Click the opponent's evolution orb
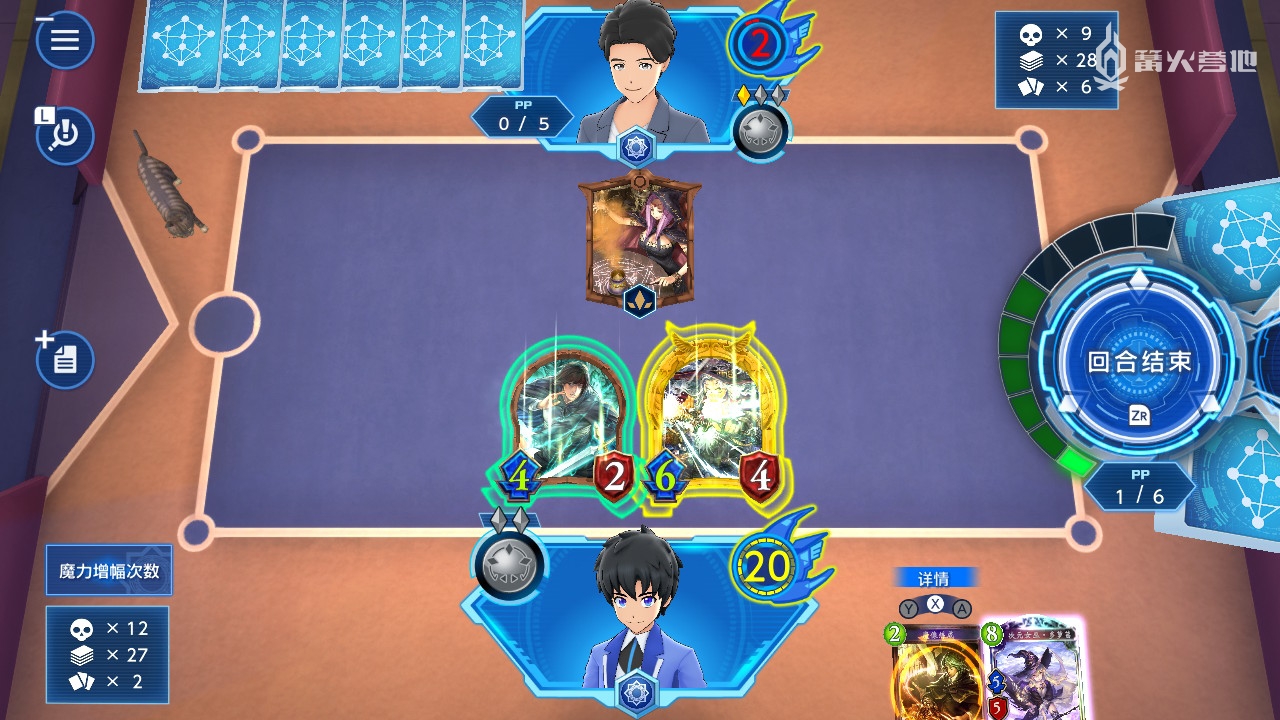1280x720 pixels. [x=761, y=131]
